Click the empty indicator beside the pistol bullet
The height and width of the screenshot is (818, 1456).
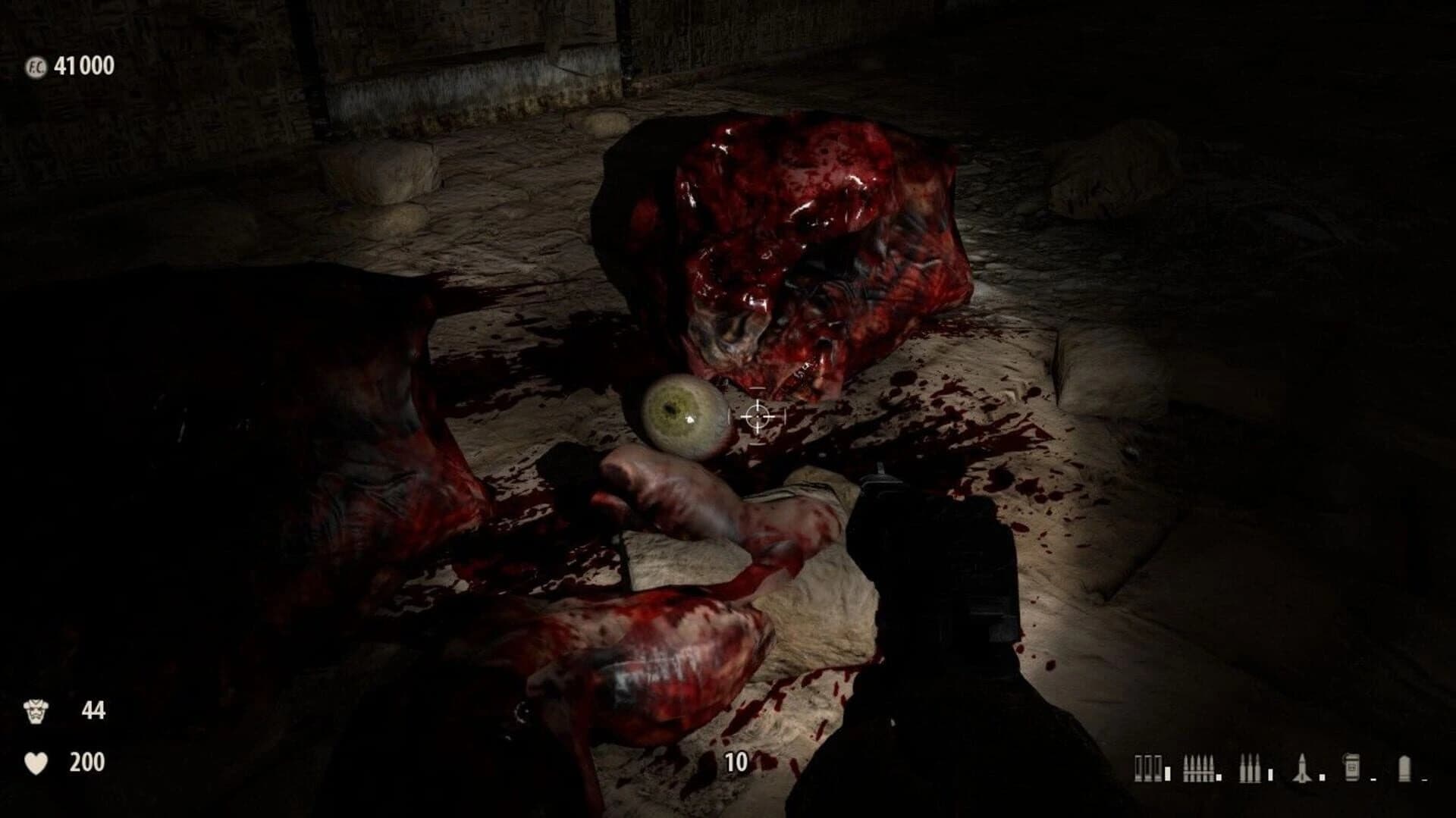coord(1425,779)
